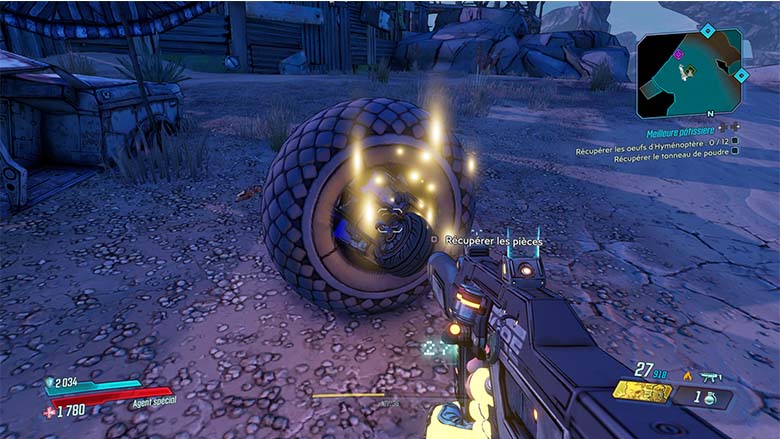Open the minimap
The image size is (780, 439).
(x=689, y=72)
